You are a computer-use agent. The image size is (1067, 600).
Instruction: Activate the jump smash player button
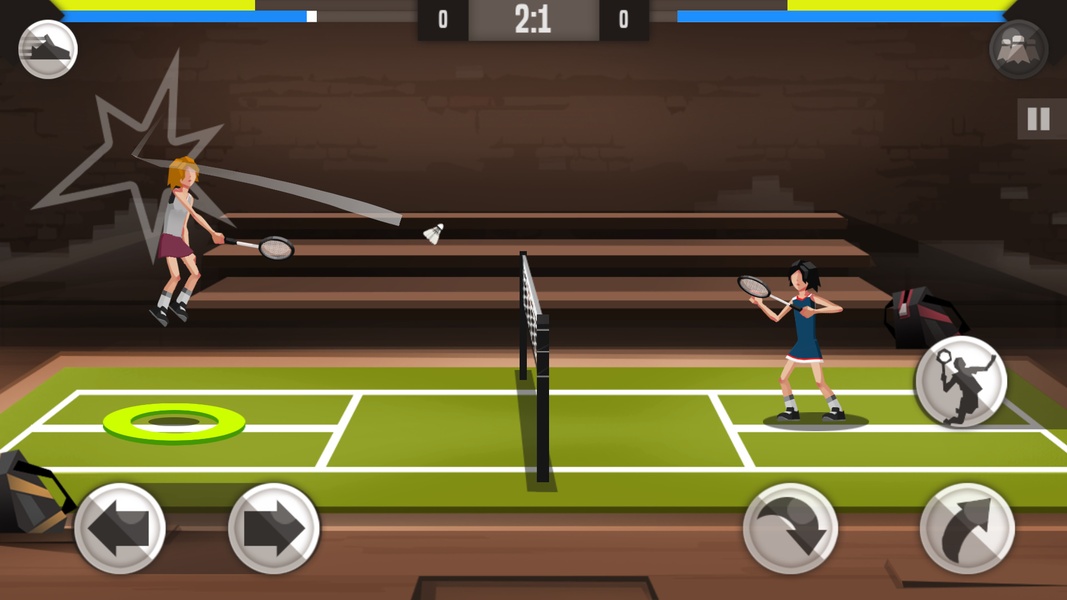pyautogui.click(x=960, y=382)
